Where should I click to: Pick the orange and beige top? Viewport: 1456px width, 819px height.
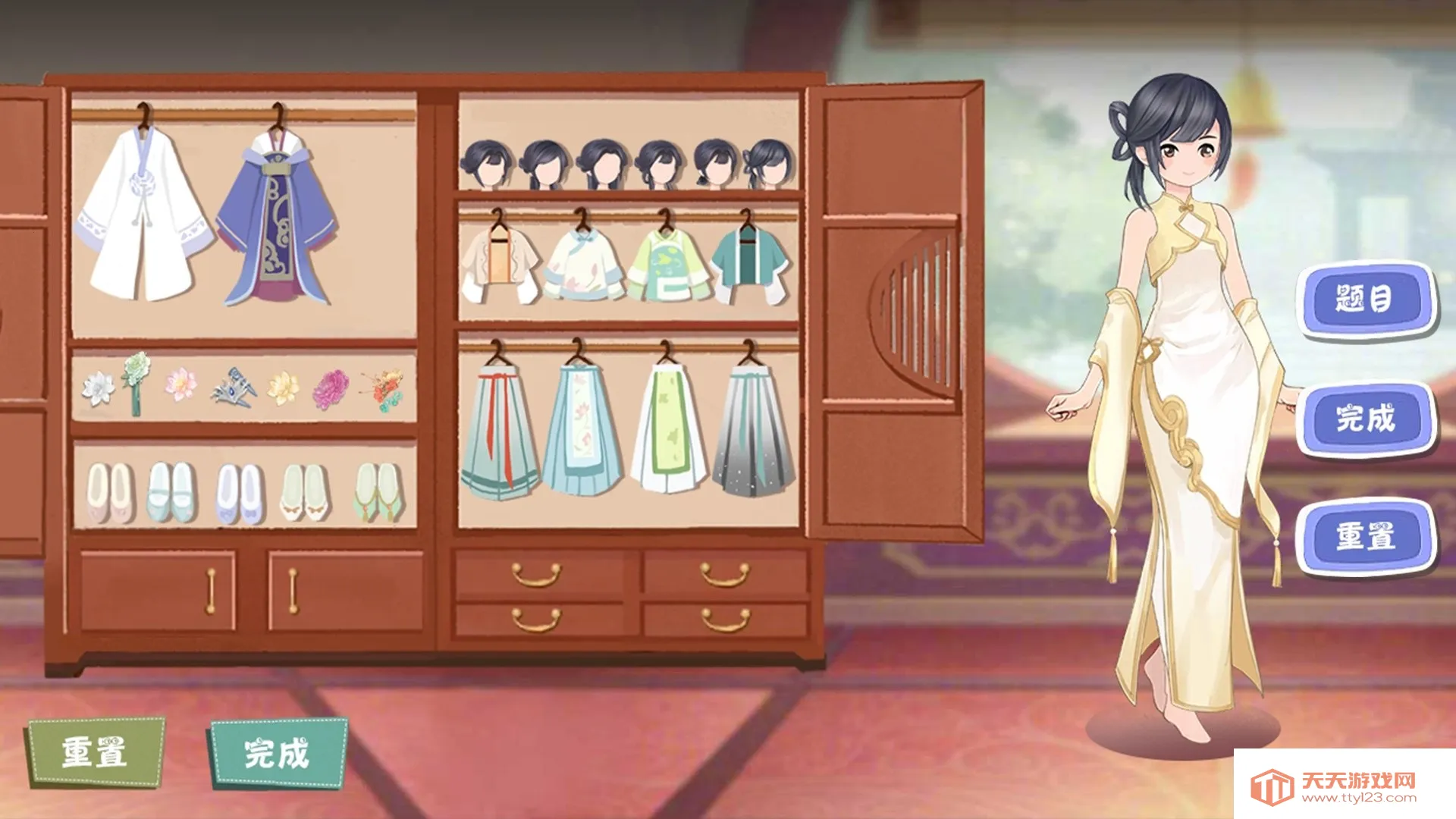(x=500, y=262)
